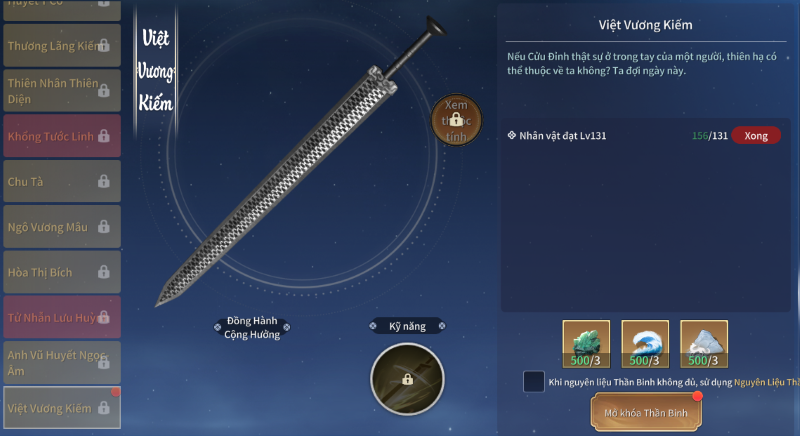Inspect the silver ore material slot
This screenshot has height=436, width=800.
point(704,345)
